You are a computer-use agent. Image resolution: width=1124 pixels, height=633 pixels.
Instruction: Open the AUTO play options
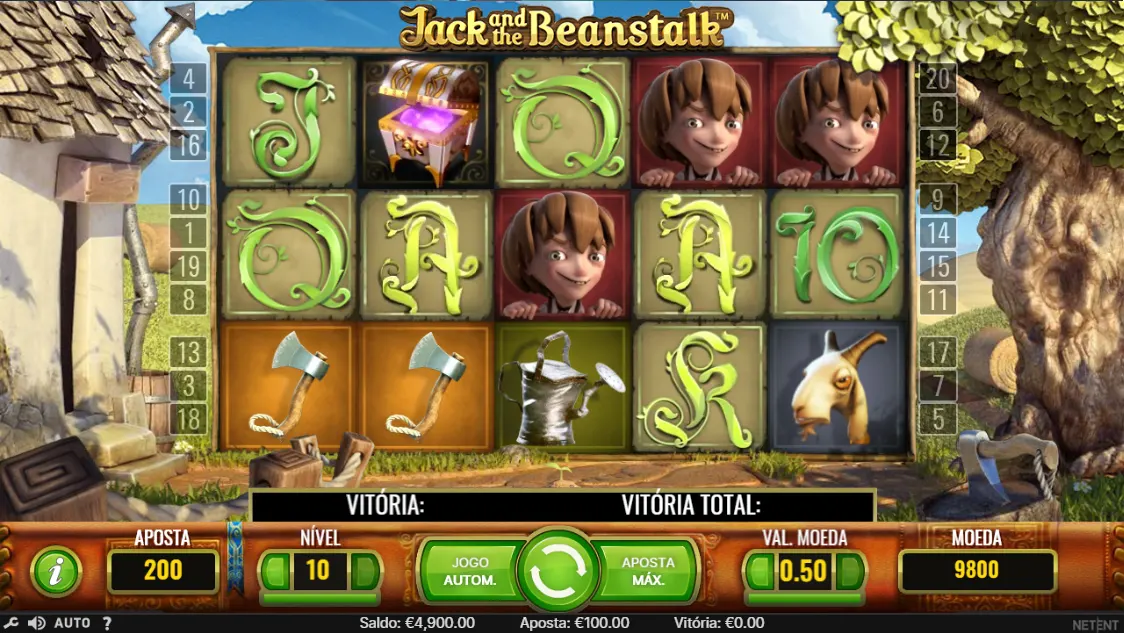pyautogui.click(x=72, y=623)
